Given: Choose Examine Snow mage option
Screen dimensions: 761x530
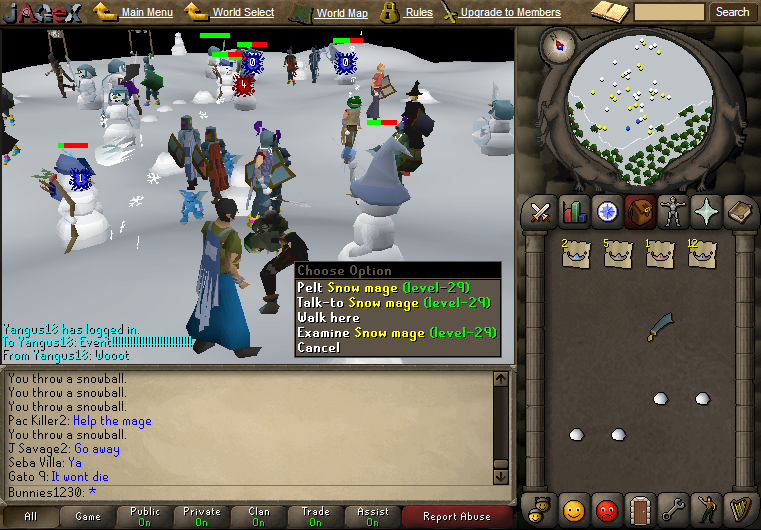Looking at the screenshot, I should coord(396,332).
